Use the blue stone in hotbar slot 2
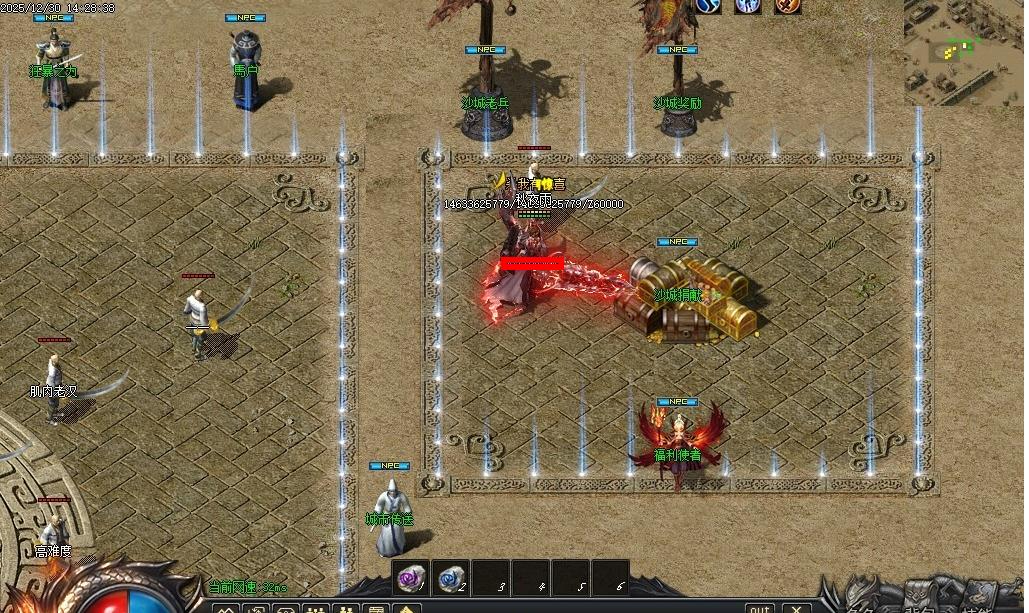Image resolution: width=1029 pixels, height=613 pixels. point(451,577)
